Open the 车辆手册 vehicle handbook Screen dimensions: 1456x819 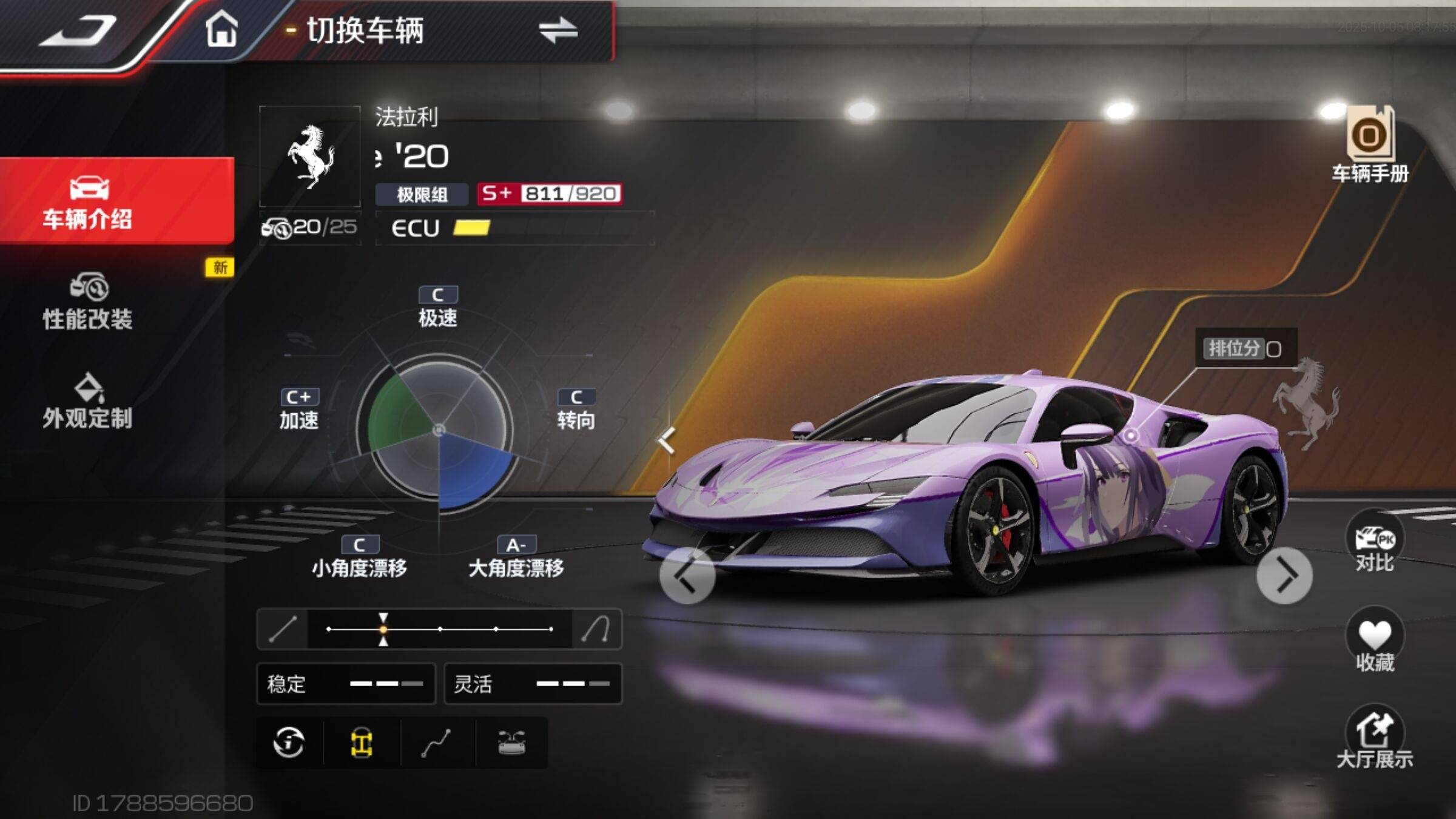pos(1370,146)
